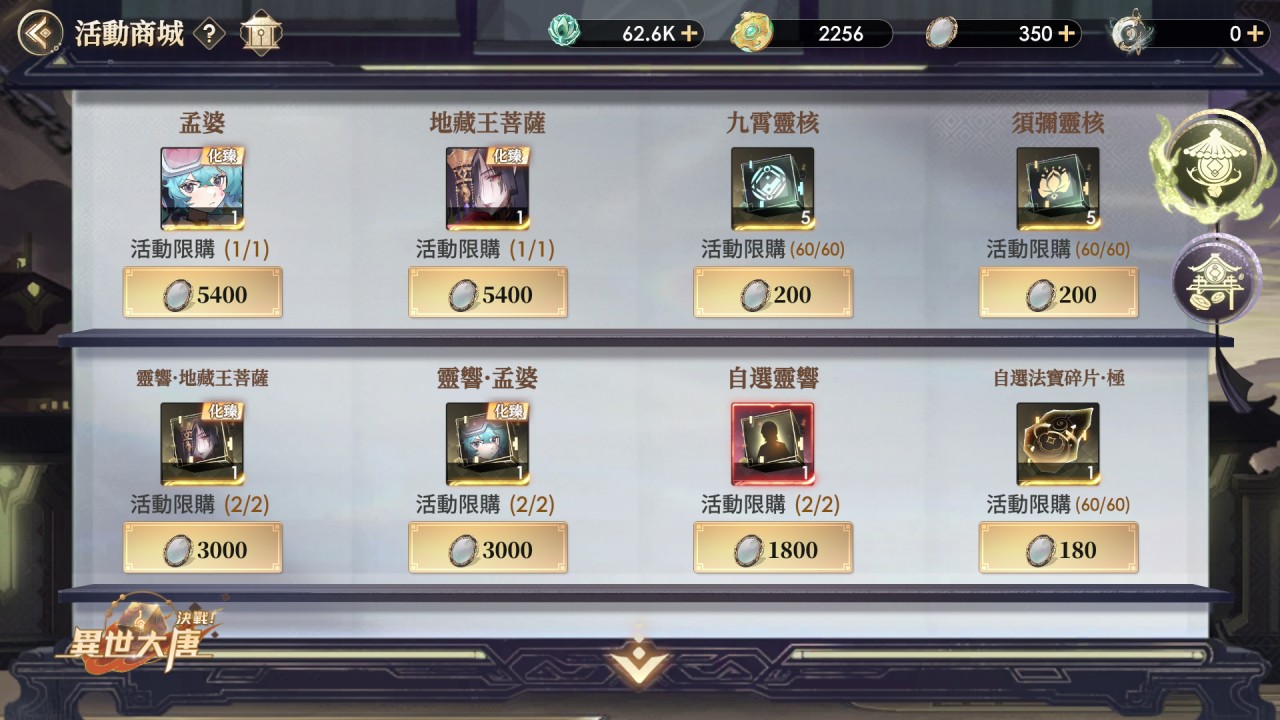The height and width of the screenshot is (720, 1280).
Task: Inspect the red-framed 自選靈響 item icon
Action: tap(772, 444)
